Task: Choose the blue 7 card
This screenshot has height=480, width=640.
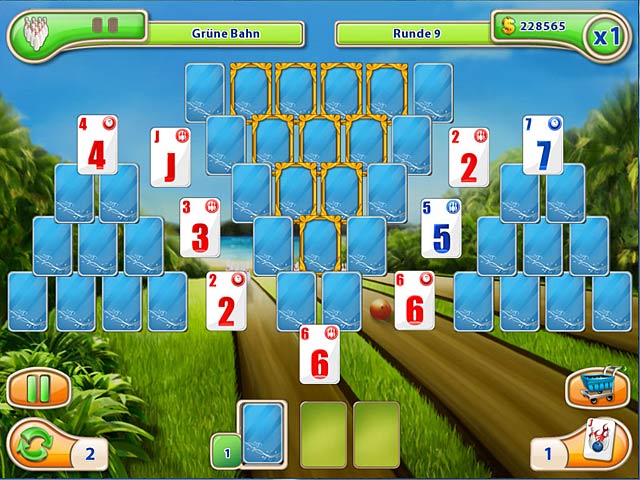Action: coord(543,147)
